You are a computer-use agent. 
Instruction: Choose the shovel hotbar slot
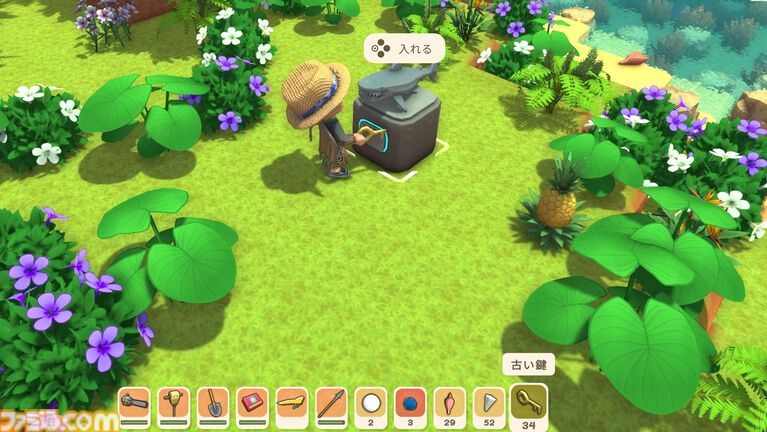[213, 403]
